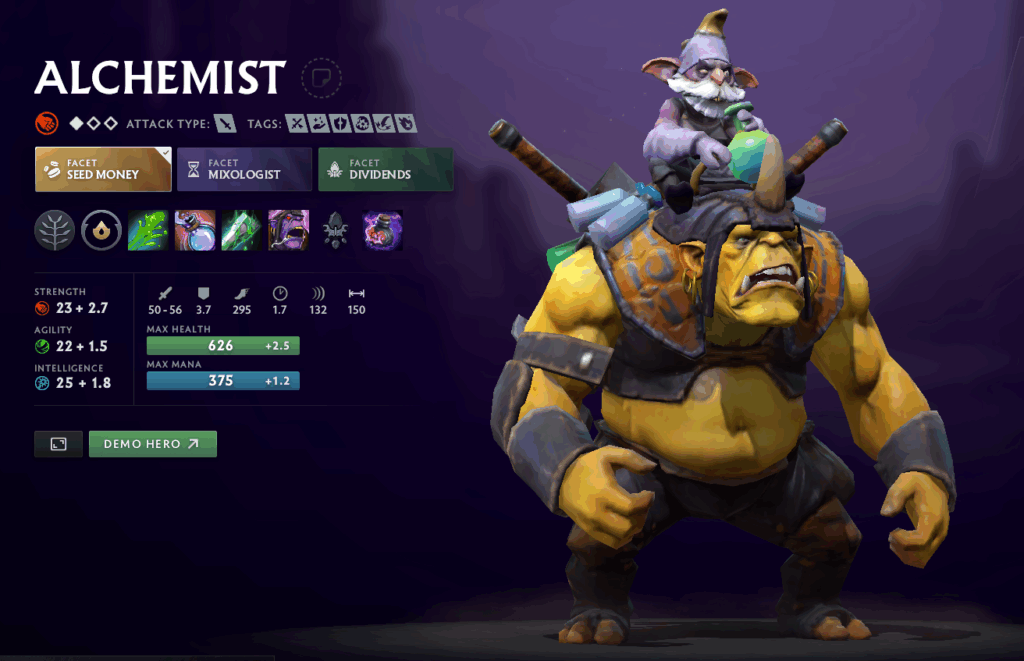
Task: Launch Demo Hero mode
Action: click(153, 444)
